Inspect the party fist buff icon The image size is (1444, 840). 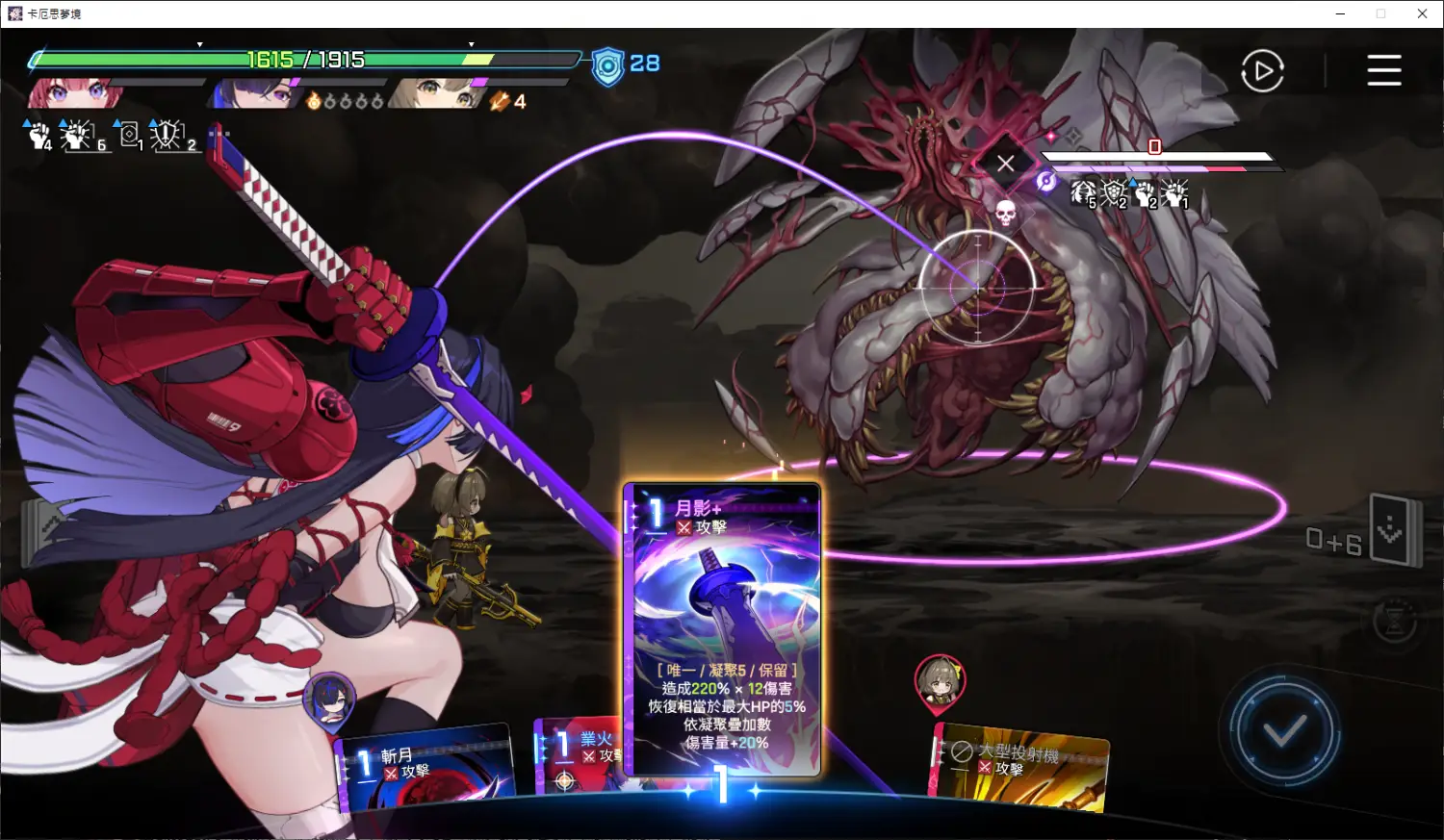(39, 136)
